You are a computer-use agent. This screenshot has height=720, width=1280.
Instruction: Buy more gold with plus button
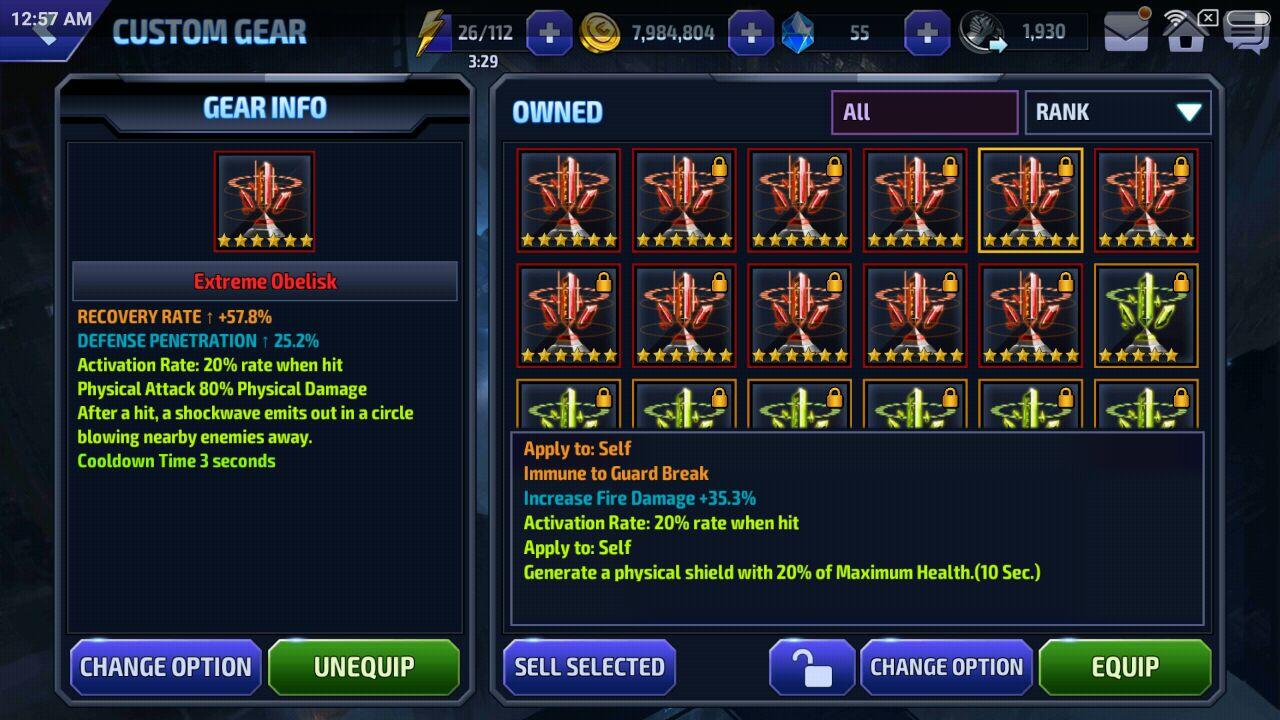pyautogui.click(x=751, y=33)
